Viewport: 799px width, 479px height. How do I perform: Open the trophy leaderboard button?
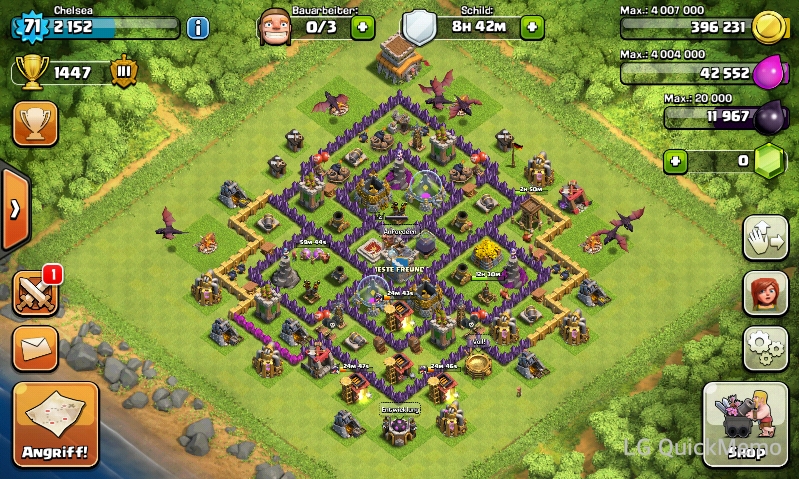point(35,123)
